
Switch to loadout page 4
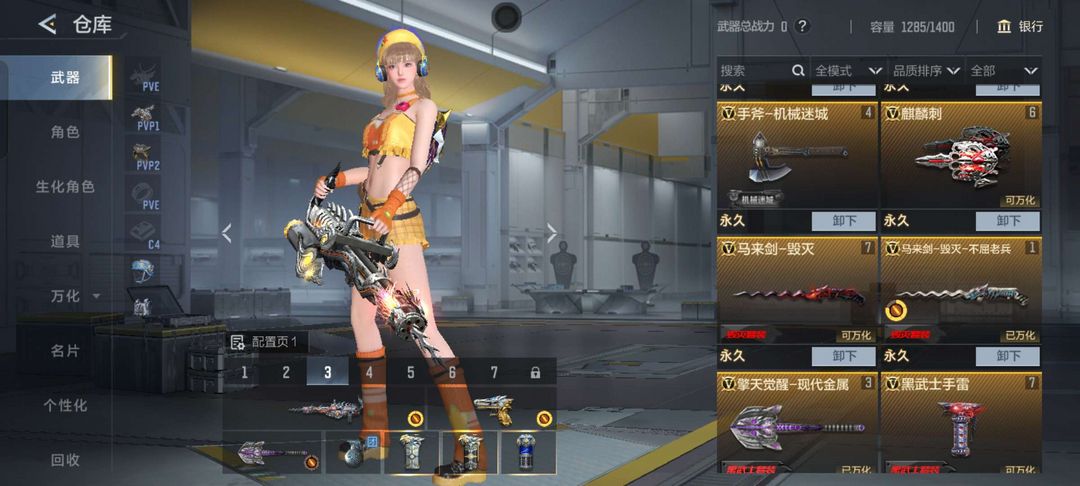click(x=369, y=373)
